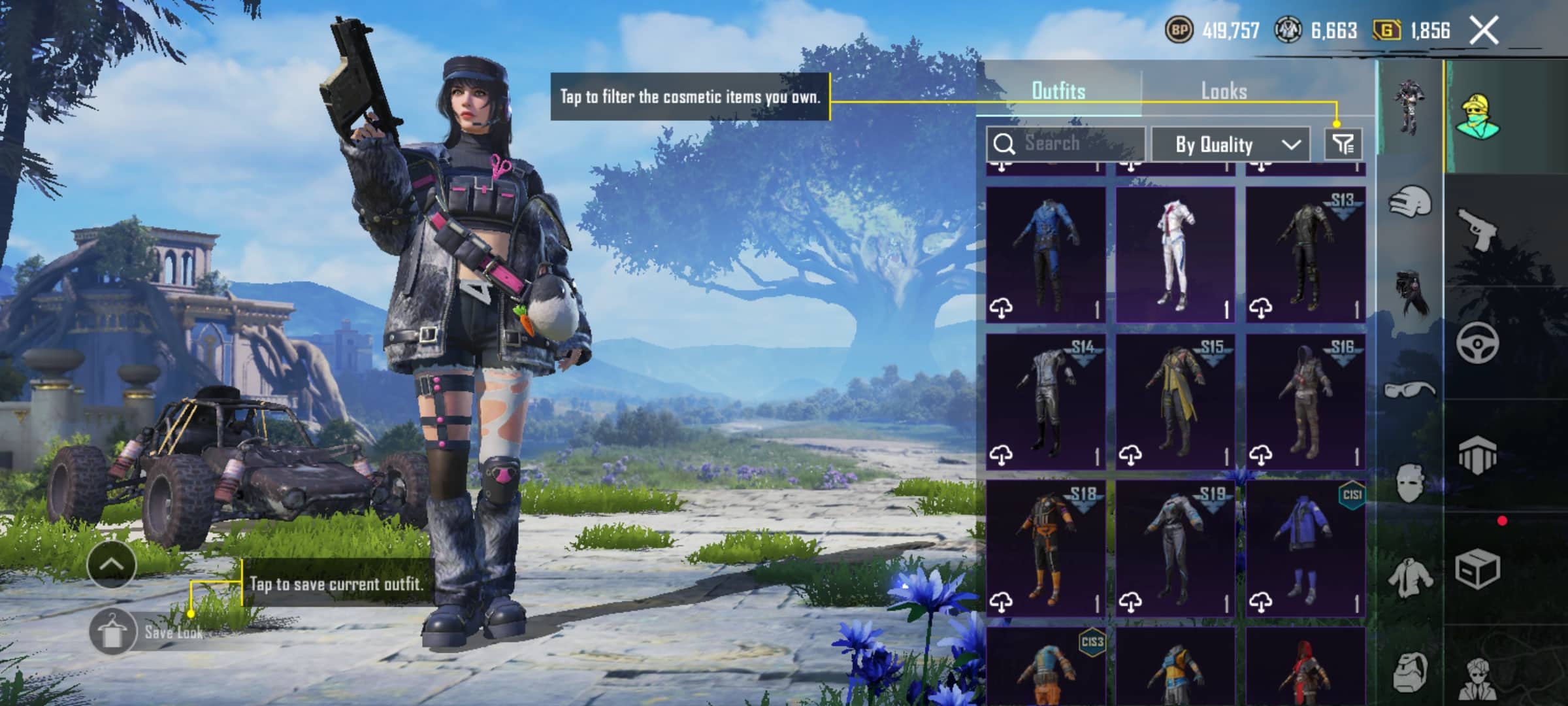The height and width of the screenshot is (706, 1568).
Task: Select the S18 orange and black outfit
Action: point(1045,548)
